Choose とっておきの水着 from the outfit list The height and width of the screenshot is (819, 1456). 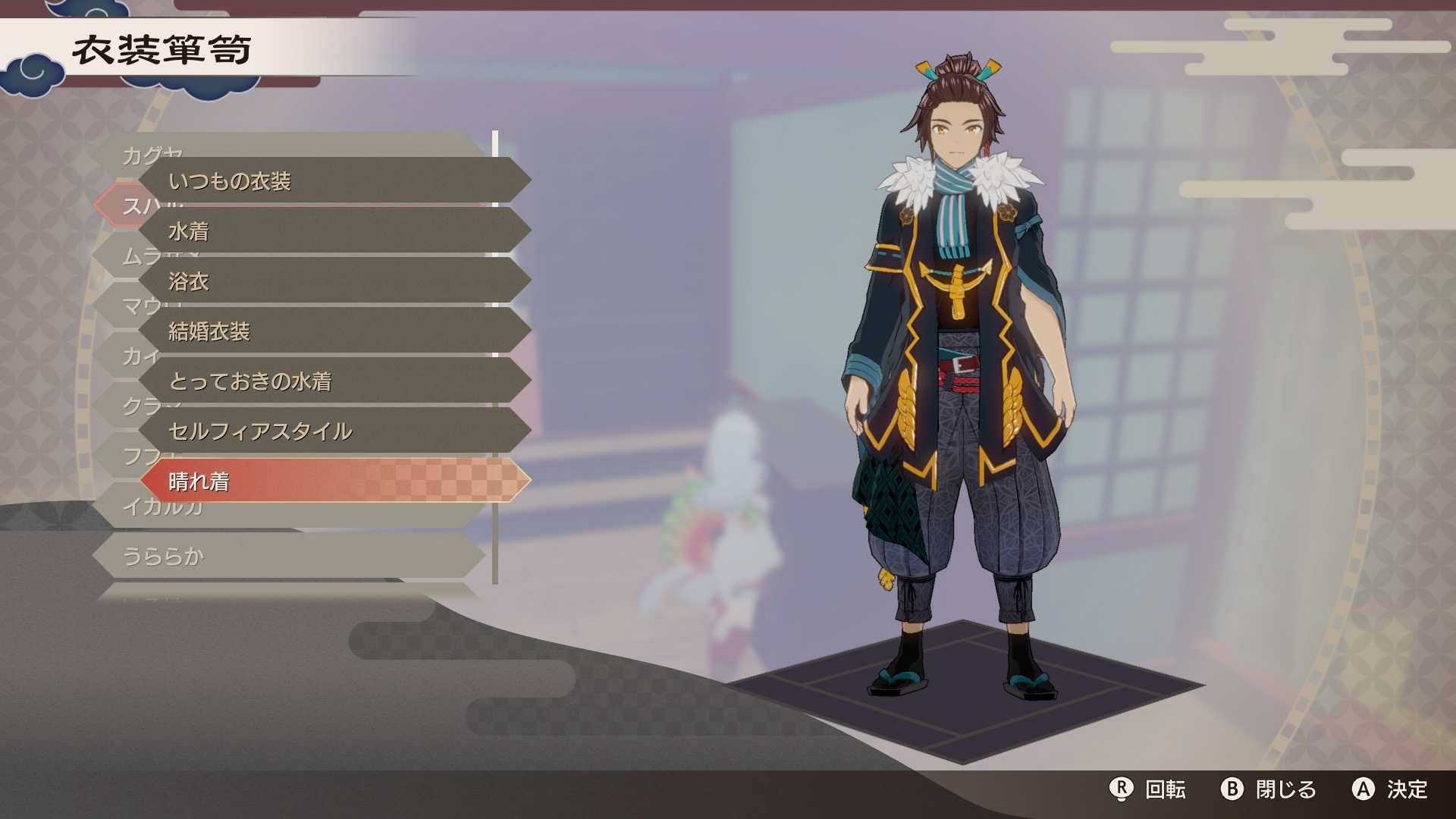[334, 381]
